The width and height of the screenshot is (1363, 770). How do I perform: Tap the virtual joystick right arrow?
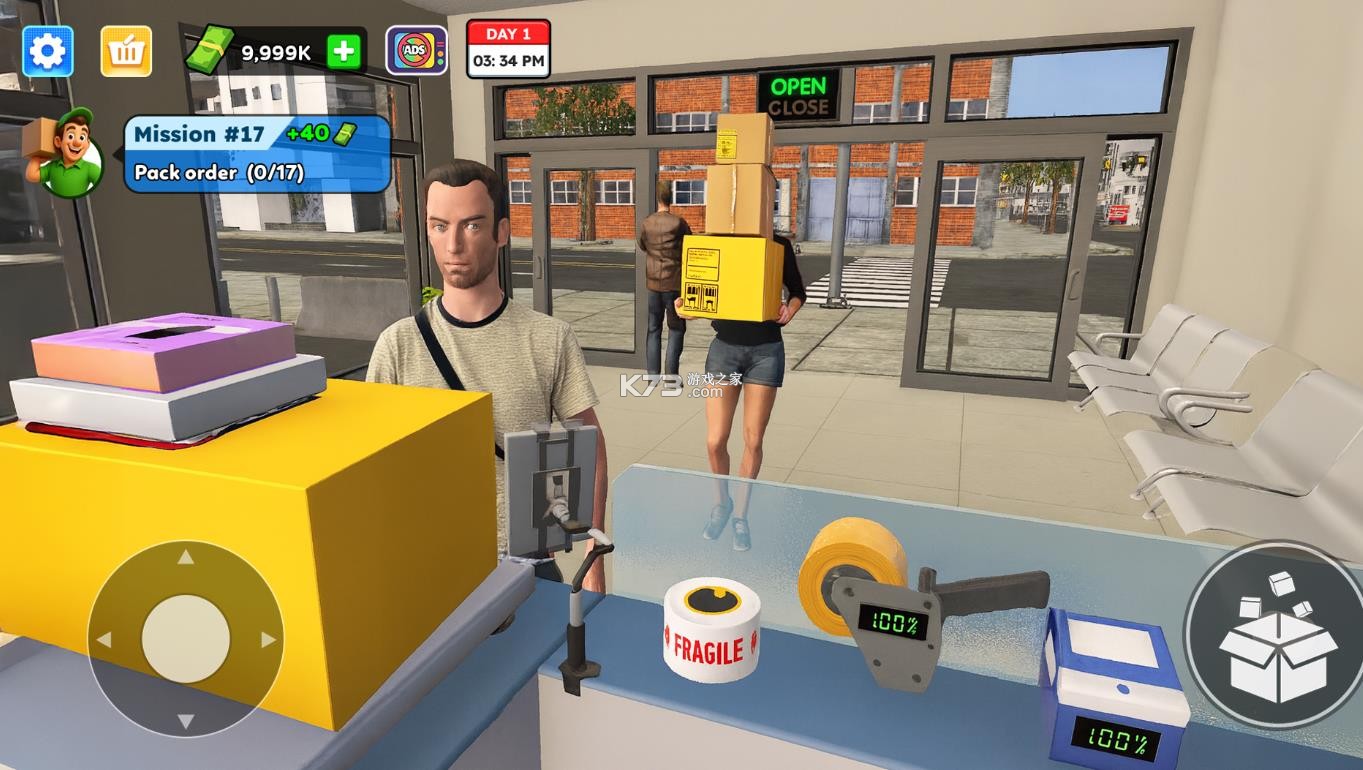(x=268, y=640)
